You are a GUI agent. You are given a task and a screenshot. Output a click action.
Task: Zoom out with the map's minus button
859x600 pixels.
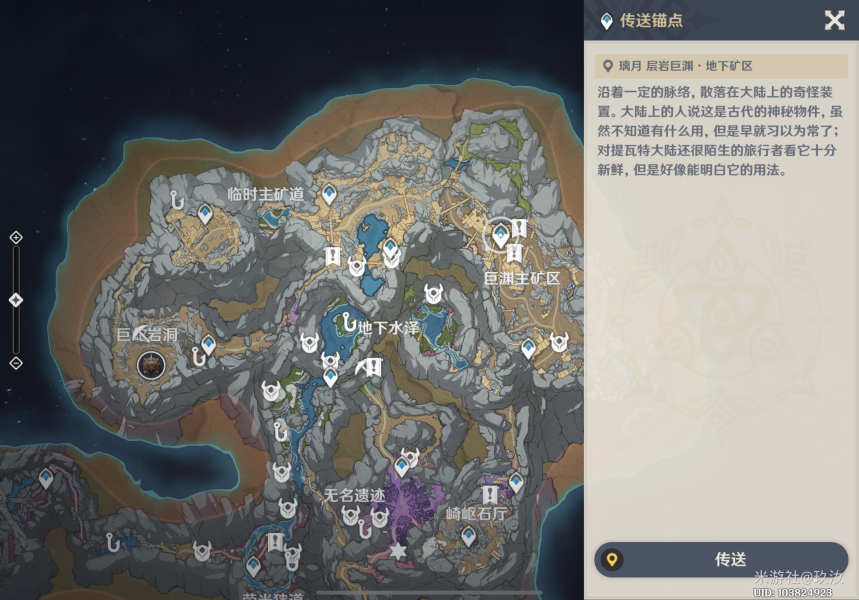[16, 363]
